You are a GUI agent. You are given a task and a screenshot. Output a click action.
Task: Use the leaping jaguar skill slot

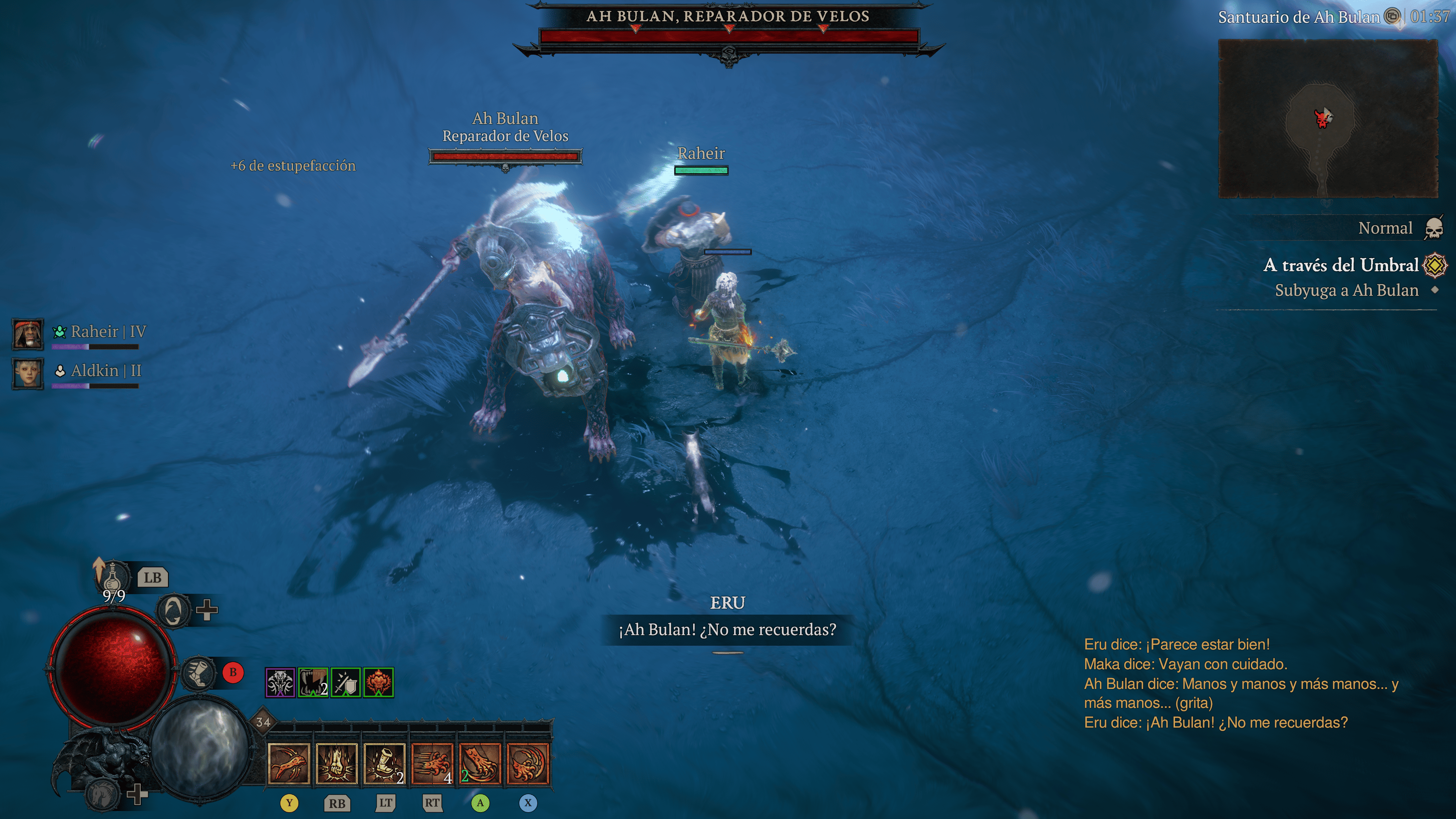pos(289,764)
